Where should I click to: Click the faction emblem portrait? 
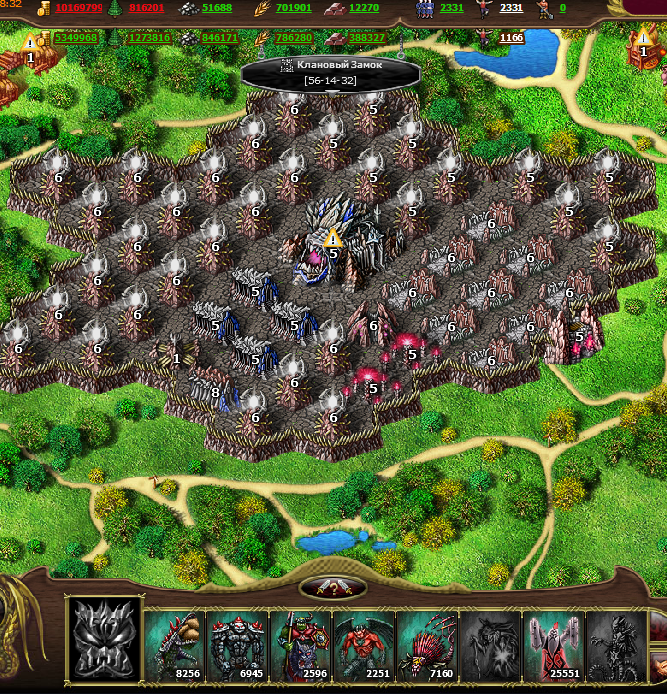click(x=104, y=639)
